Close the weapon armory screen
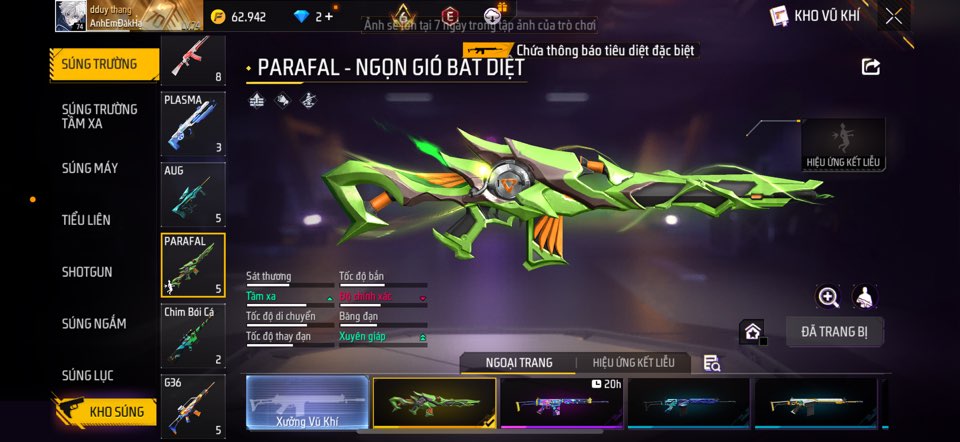The height and width of the screenshot is (442, 960). [894, 16]
